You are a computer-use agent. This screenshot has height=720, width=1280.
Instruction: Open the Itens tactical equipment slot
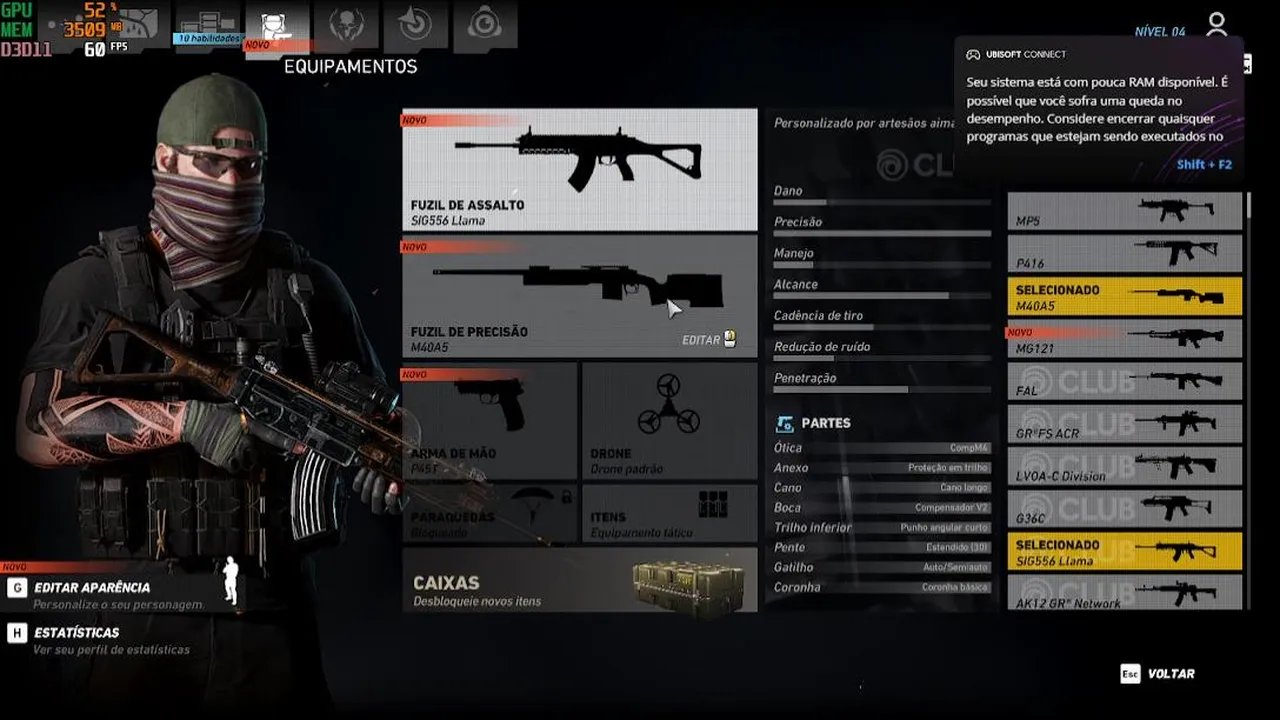[x=669, y=514]
